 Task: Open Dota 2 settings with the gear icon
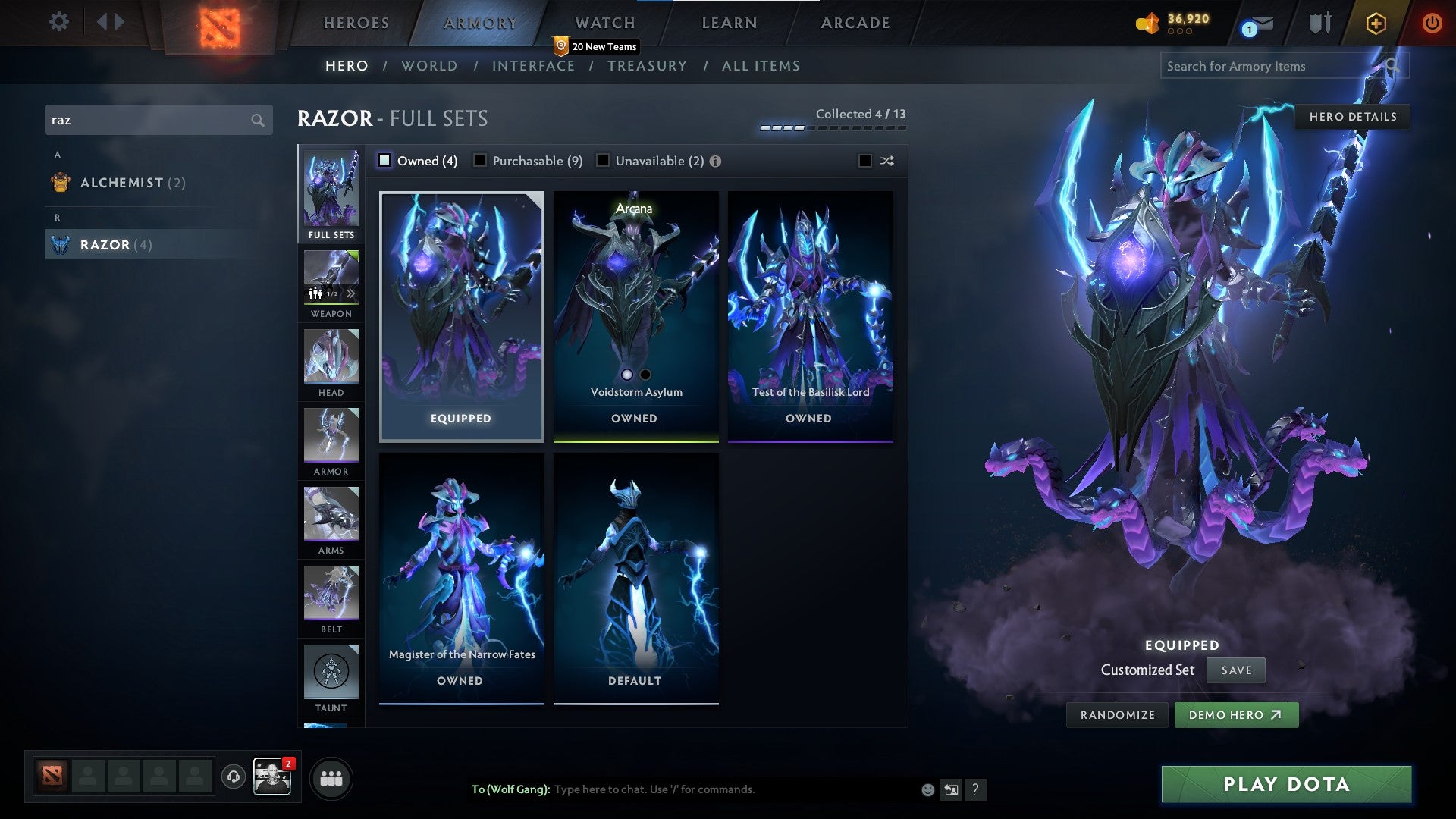pos(59,22)
